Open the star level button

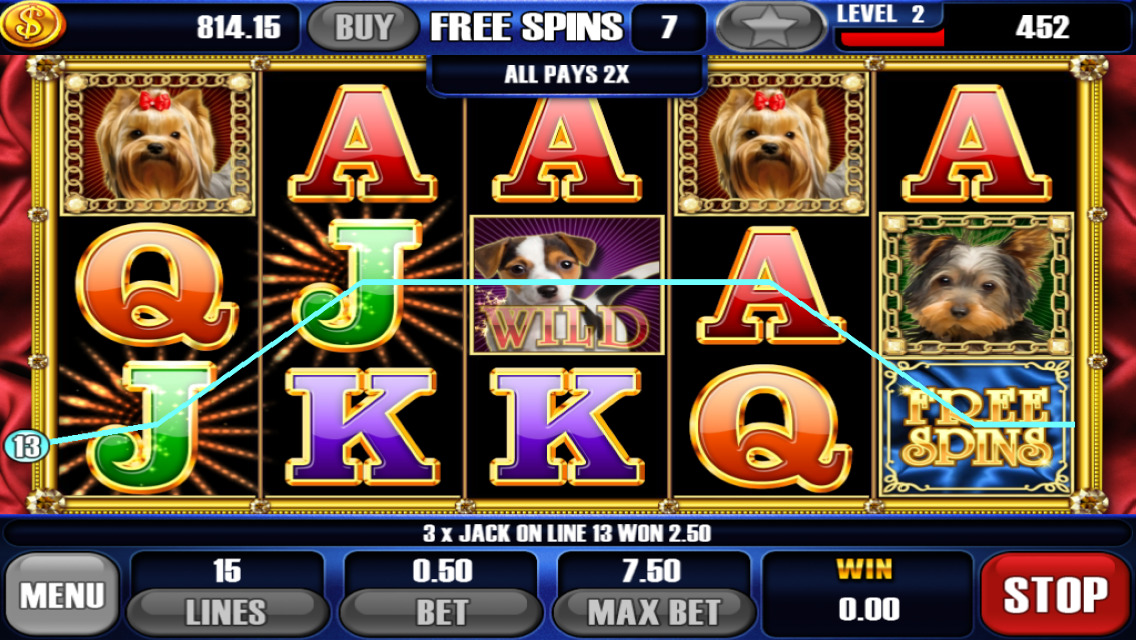tap(773, 27)
